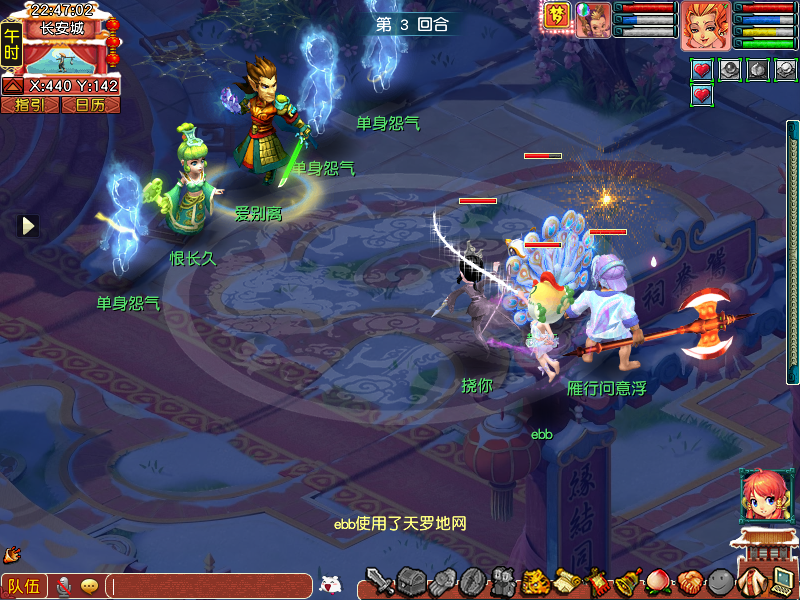
Task: Click the yellow tiger-face toolbar icon
Action: [x=535, y=581]
